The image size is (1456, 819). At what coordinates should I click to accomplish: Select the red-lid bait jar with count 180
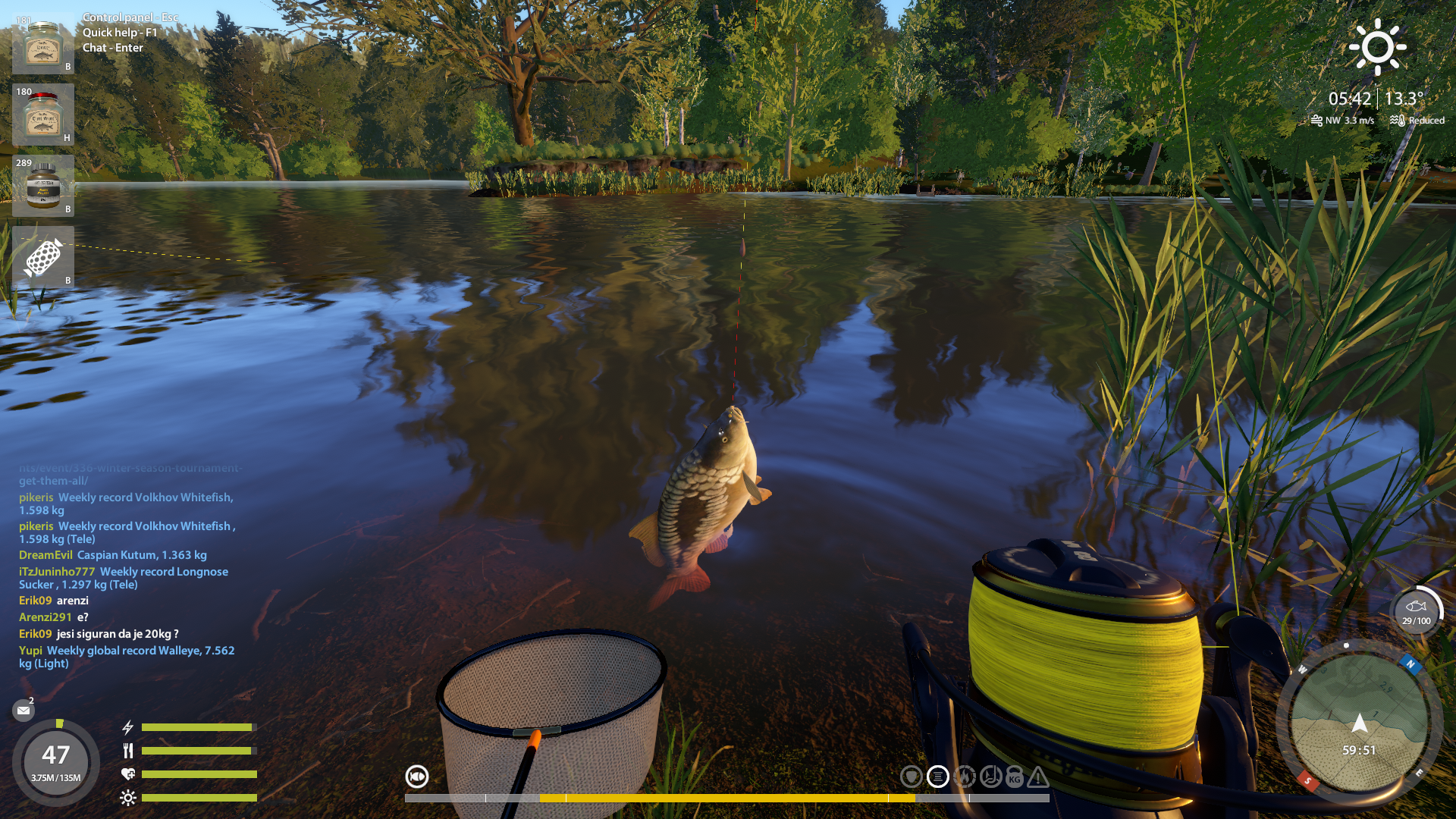click(x=43, y=115)
